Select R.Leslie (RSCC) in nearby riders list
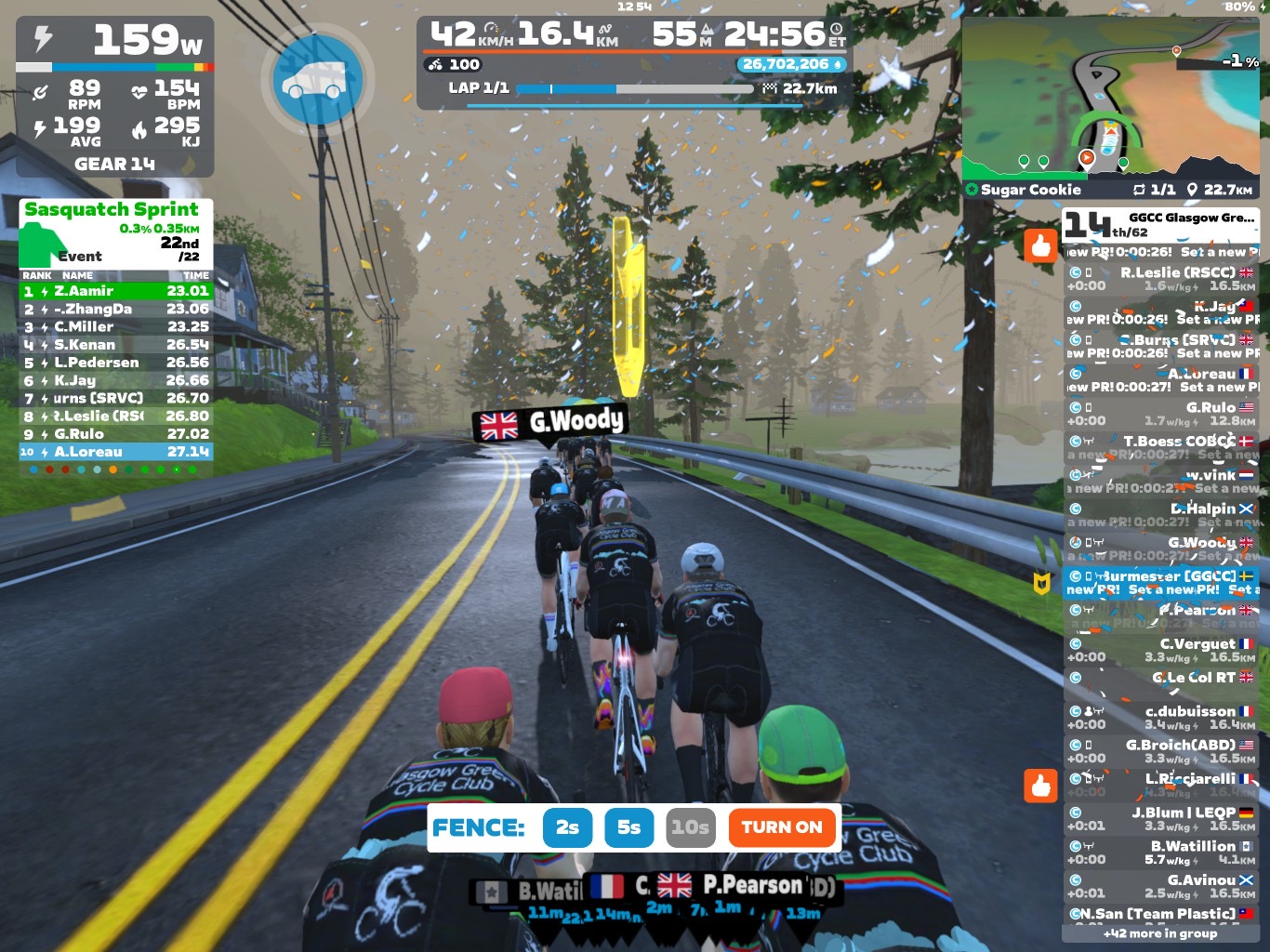Image resolution: width=1270 pixels, height=952 pixels. (x=1162, y=279)
